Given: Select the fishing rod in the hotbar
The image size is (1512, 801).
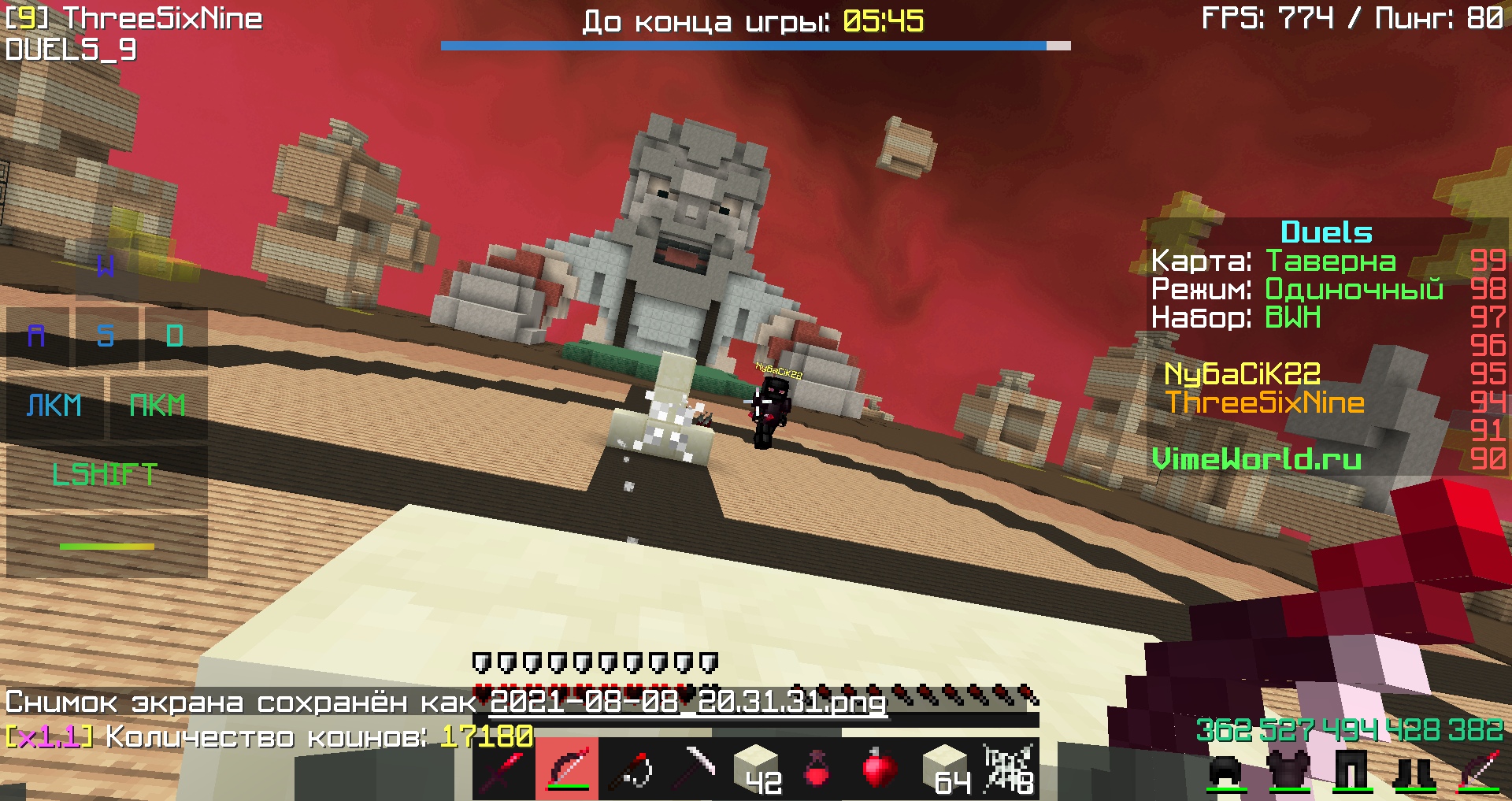Looking at the screenshot, I should coord(630,770).
